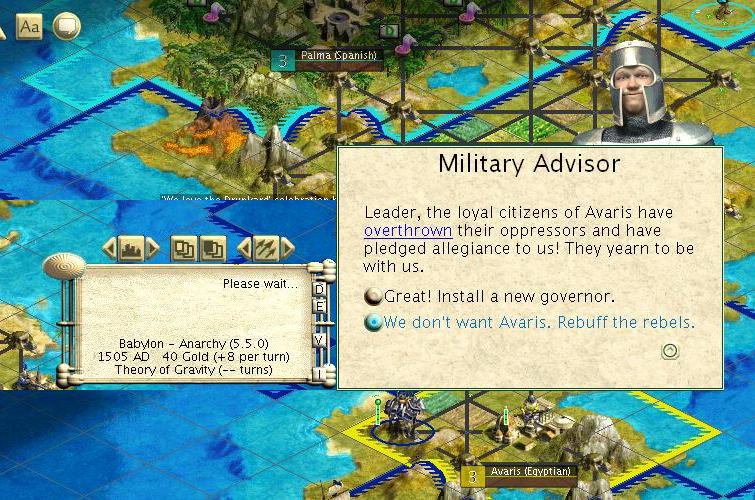
Task: Click the three-arrows unit button
Action: [265, 248]
